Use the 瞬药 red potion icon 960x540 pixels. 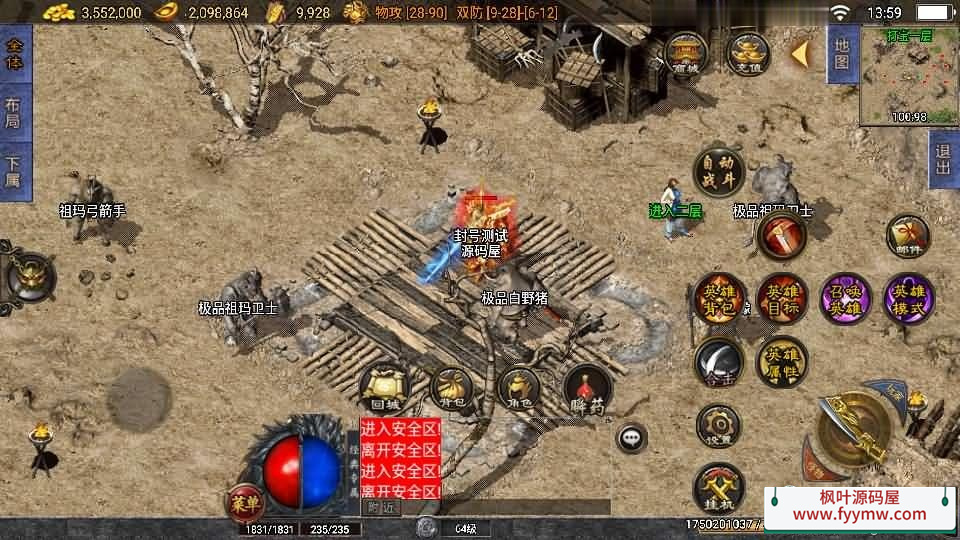coord(587,388)
